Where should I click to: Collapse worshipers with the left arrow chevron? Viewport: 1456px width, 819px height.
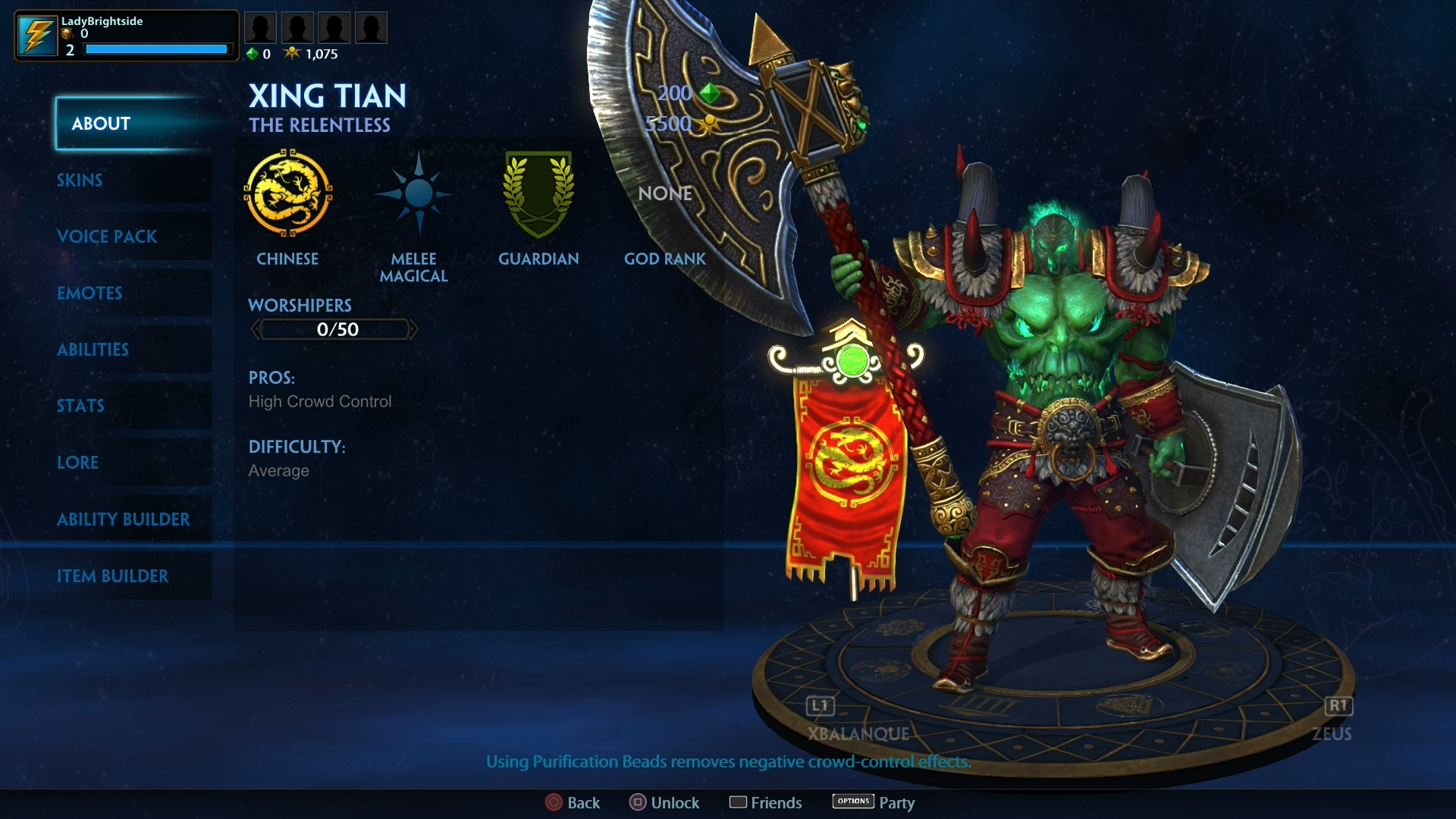click(x=256, y=329)
